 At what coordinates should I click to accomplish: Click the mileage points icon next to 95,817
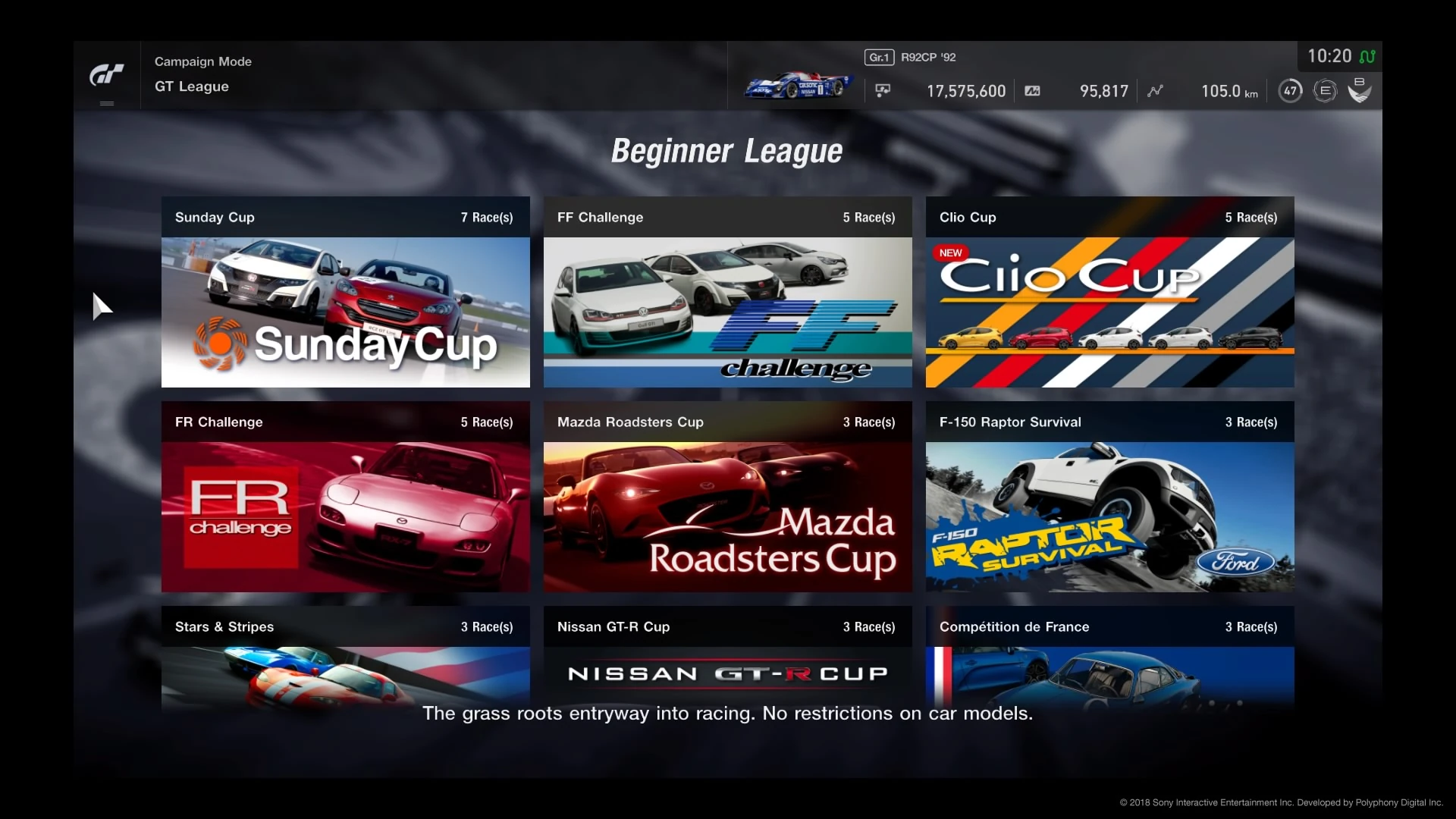[x=1033, y=90]
